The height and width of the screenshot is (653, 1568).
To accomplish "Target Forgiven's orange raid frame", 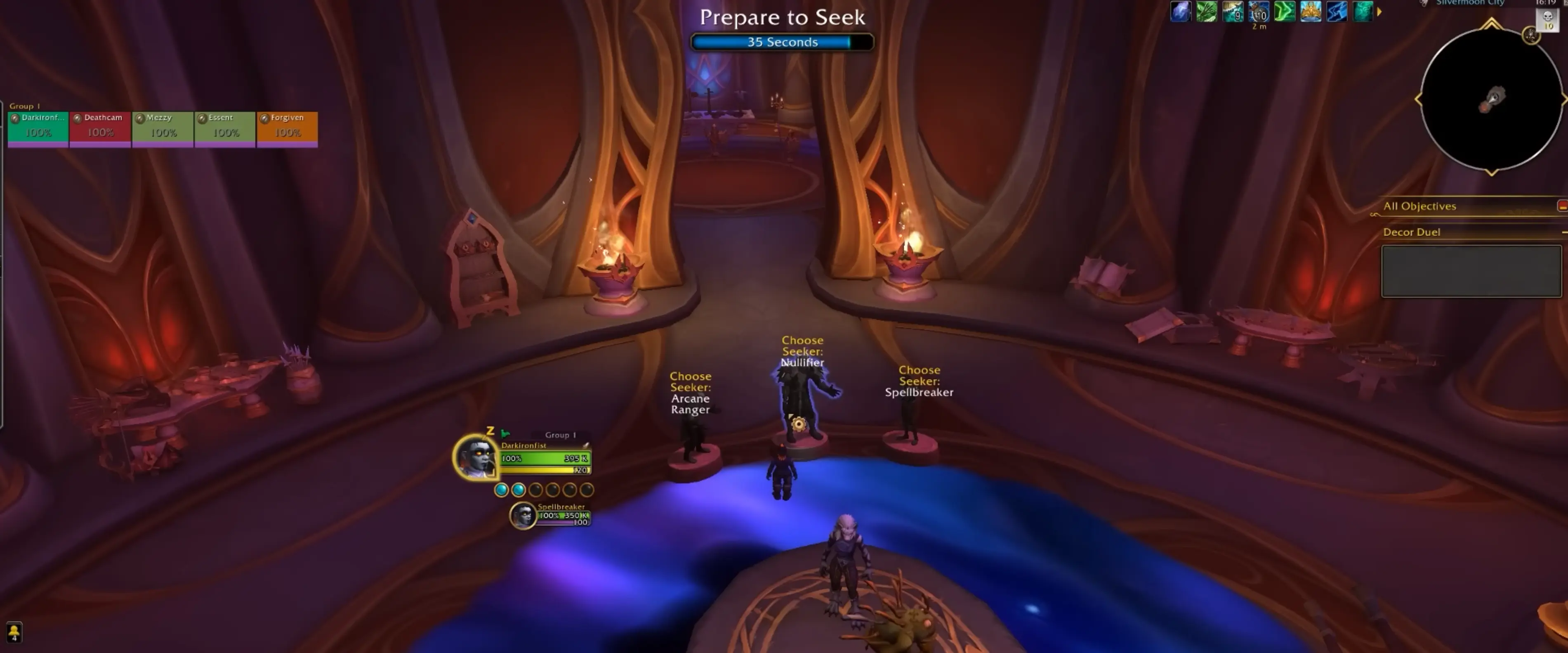I will click(x=287, y=128).
